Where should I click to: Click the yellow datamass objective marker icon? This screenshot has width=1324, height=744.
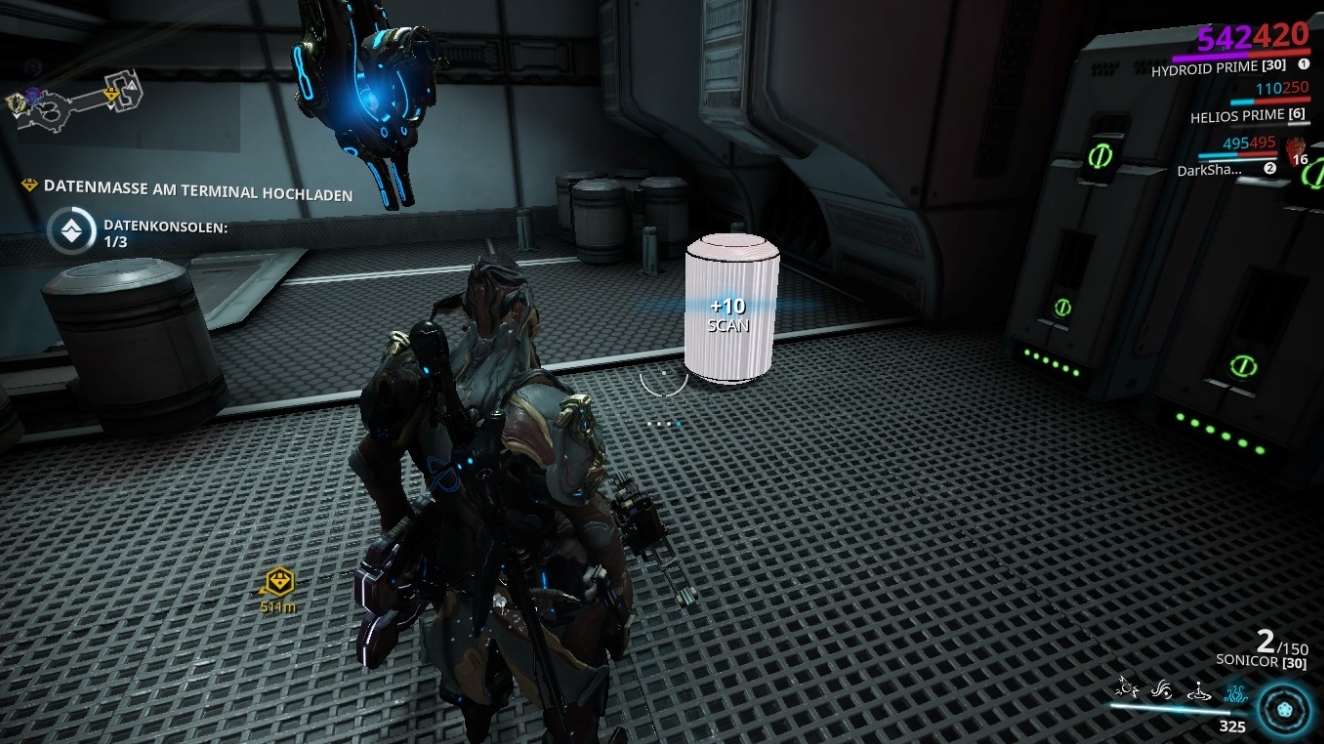[28, 183]
